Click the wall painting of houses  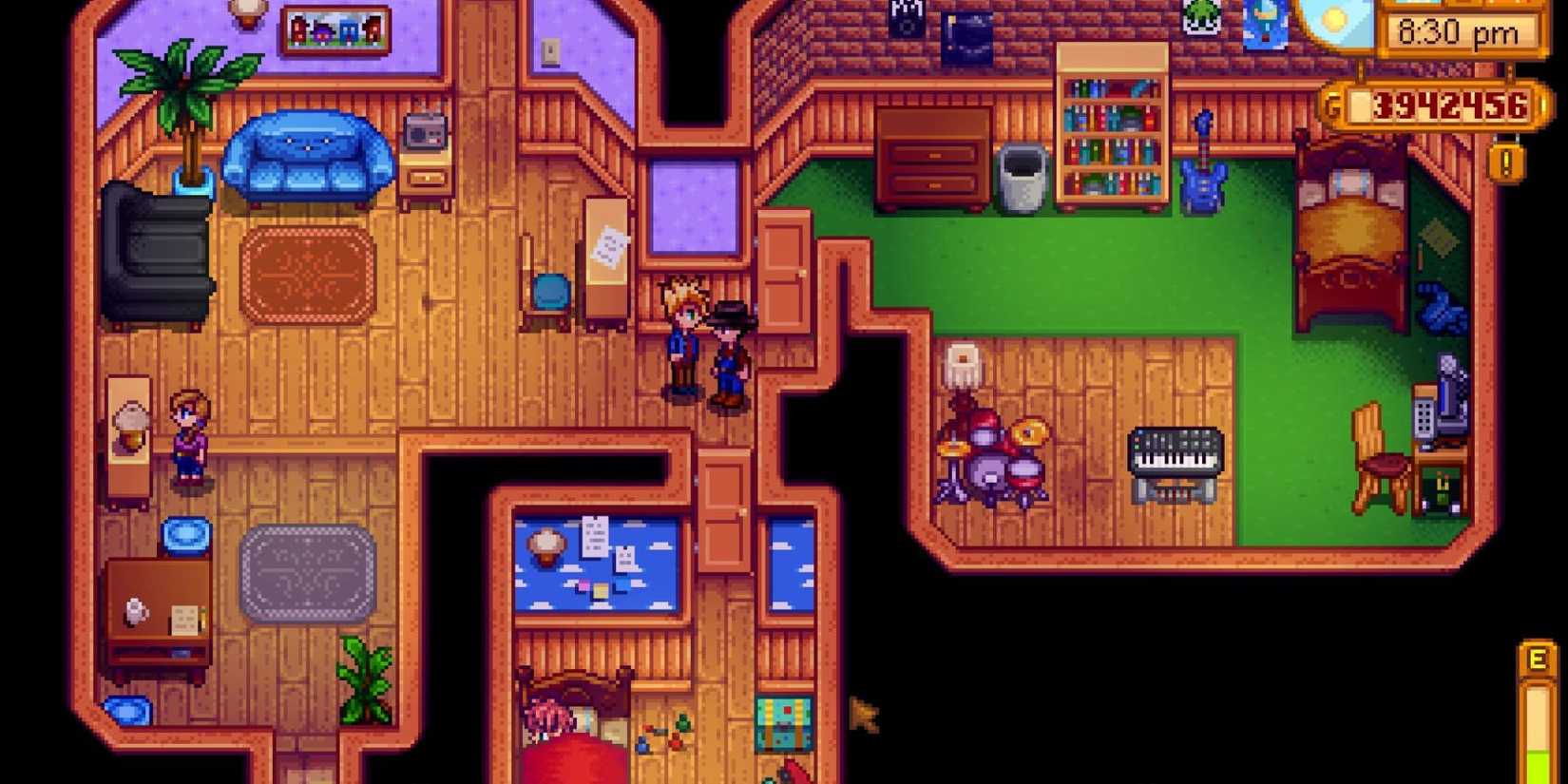click(337, 29)
